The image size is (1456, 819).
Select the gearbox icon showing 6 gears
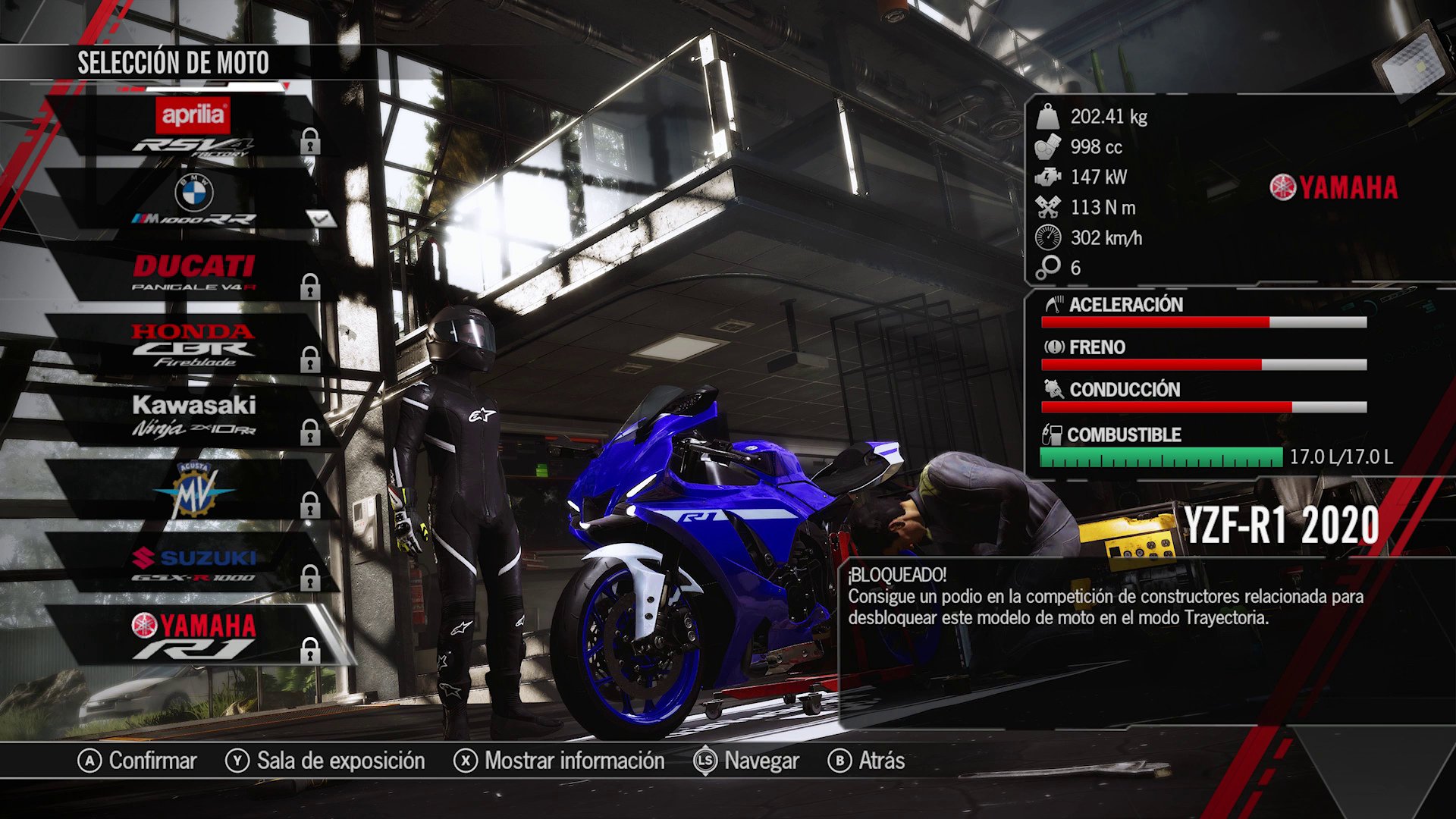click(x=1048, y=268)
